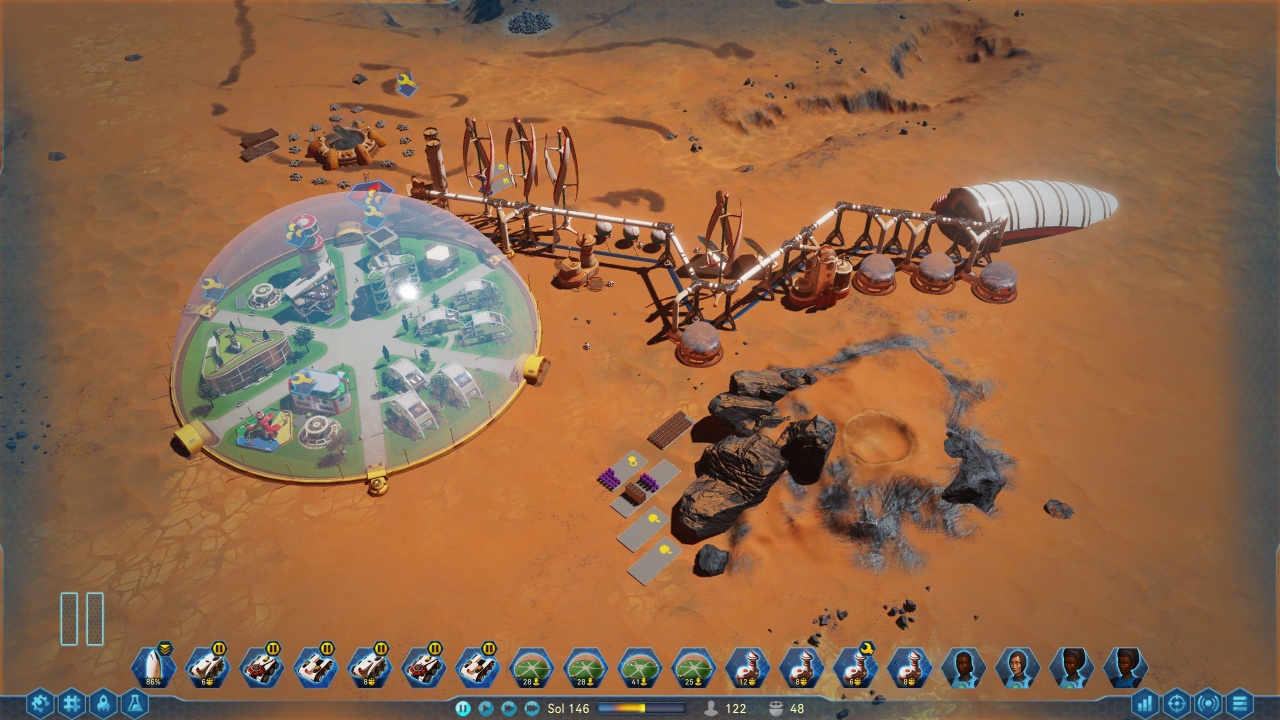Viewport: 1280px width, 720px height.
Task: Resume normal speed with the play control
Action: [x=486, y=706]
